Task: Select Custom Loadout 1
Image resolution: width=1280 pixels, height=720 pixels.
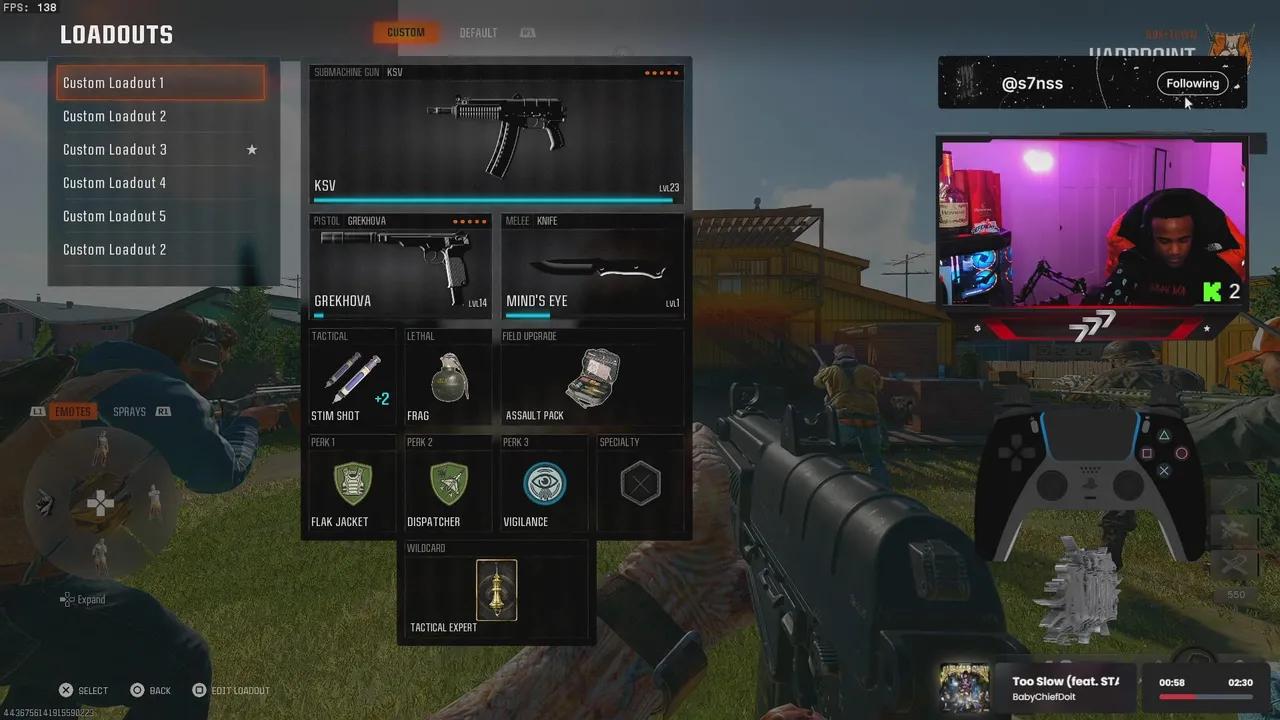Action: [x=160, y=83]
